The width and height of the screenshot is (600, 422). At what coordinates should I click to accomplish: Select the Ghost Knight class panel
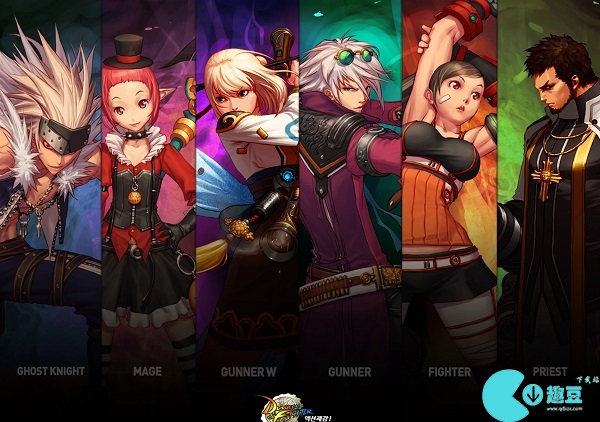(50, 200)
